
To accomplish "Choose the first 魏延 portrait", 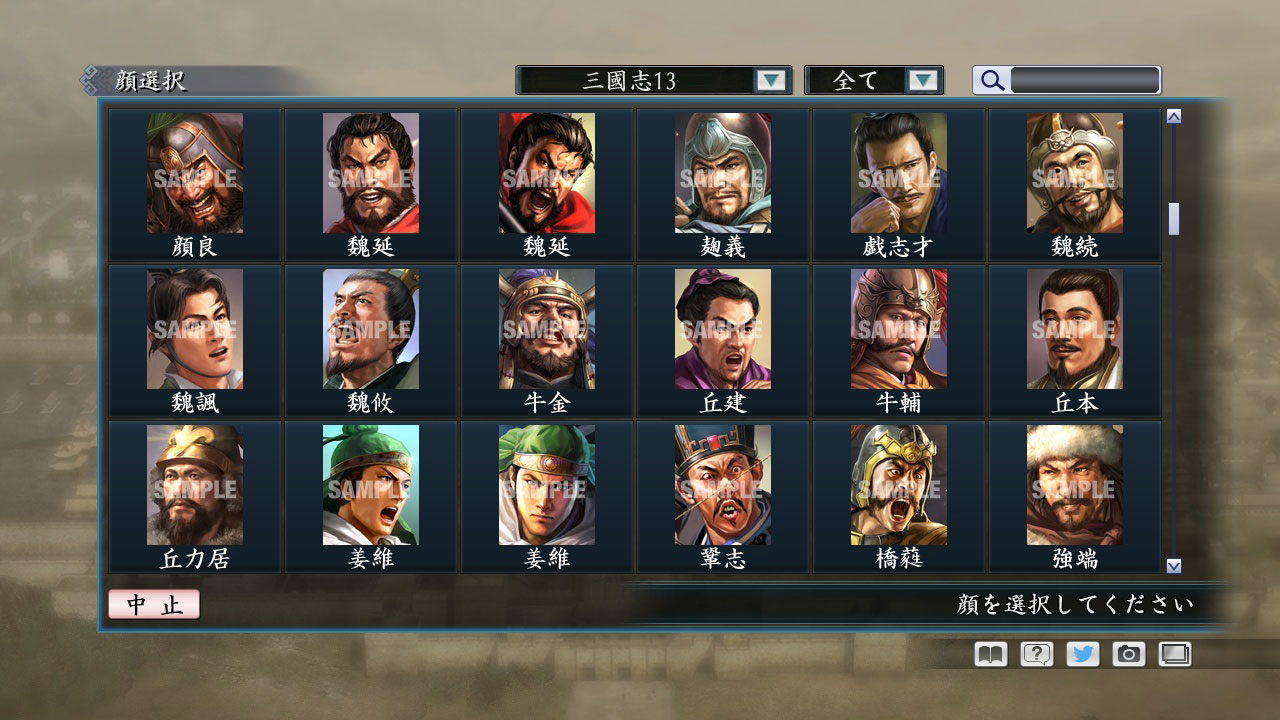I will pyautogui.click(x=370, y=175).
